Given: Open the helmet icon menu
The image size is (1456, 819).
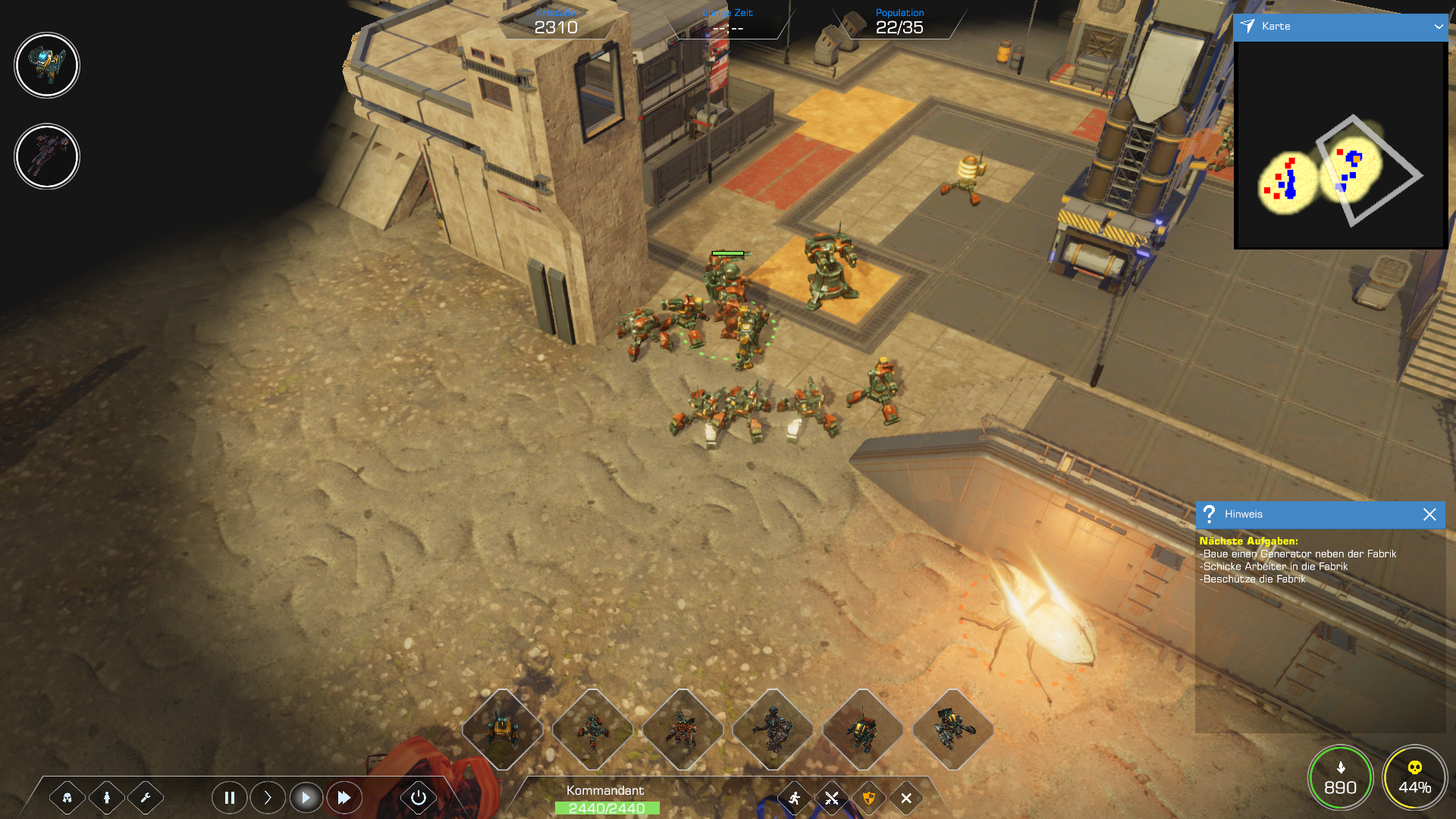Looking at the screenshot, I should point(67,798).
